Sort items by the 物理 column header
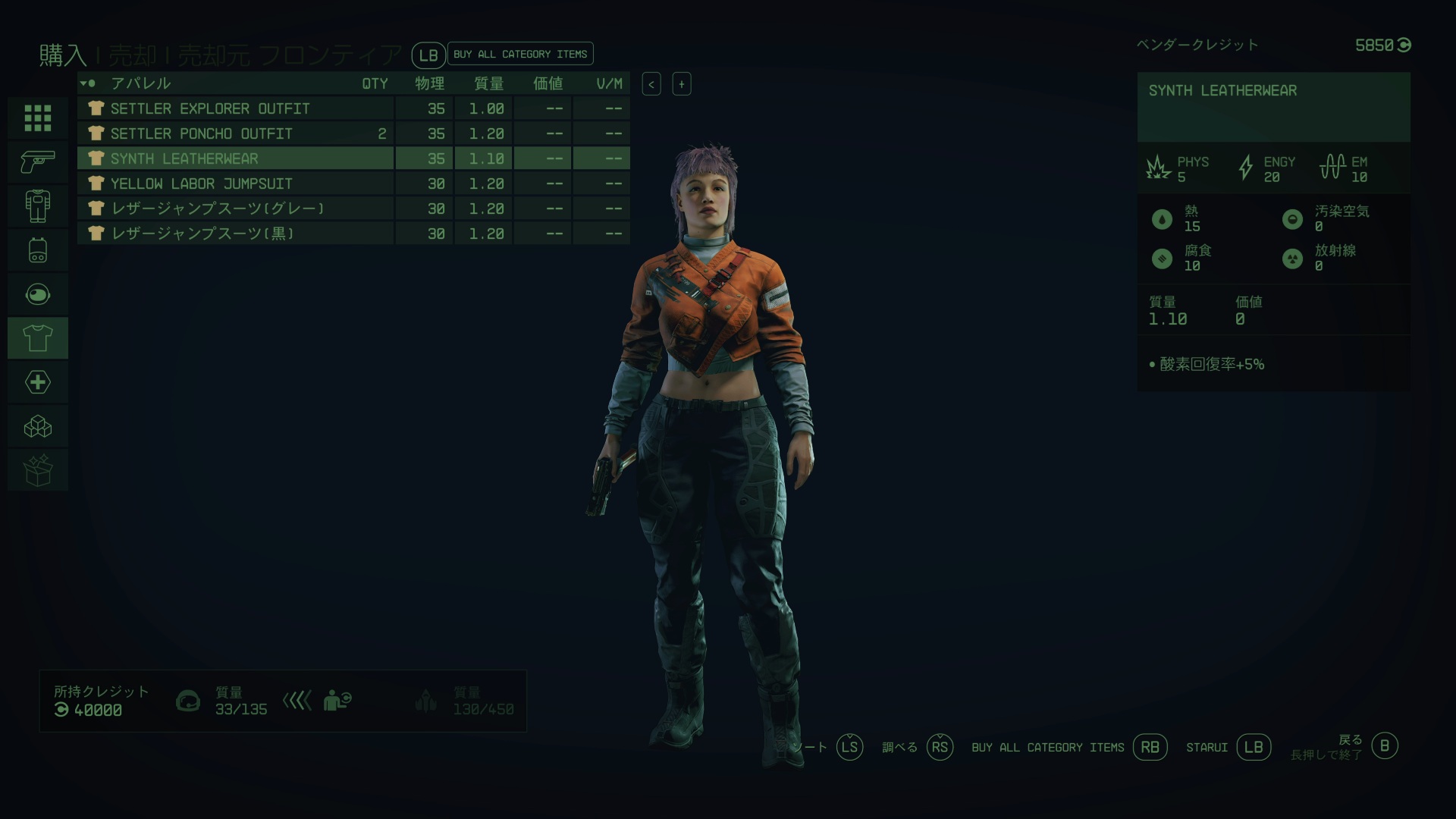Viewport: 1456px width, 819px height. 429,83
